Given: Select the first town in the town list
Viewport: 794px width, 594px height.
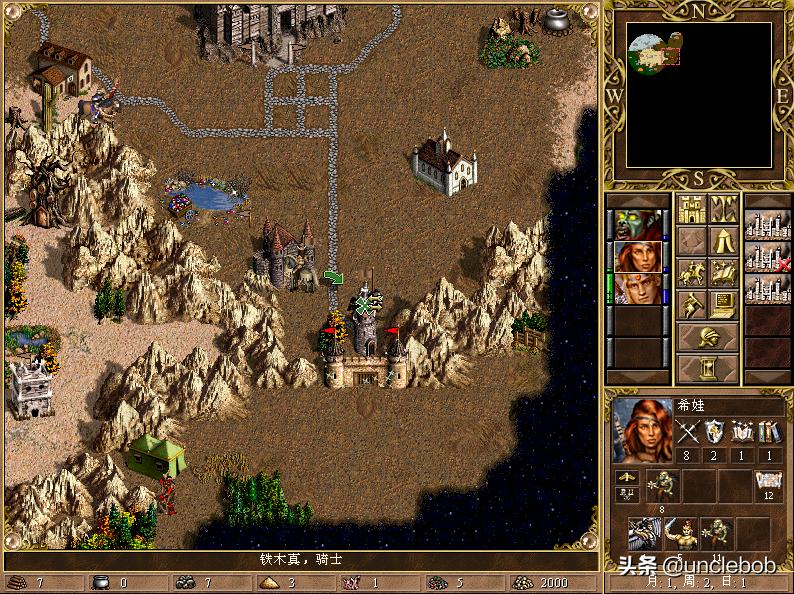Looking at the screenshot, I should point(768,225).
